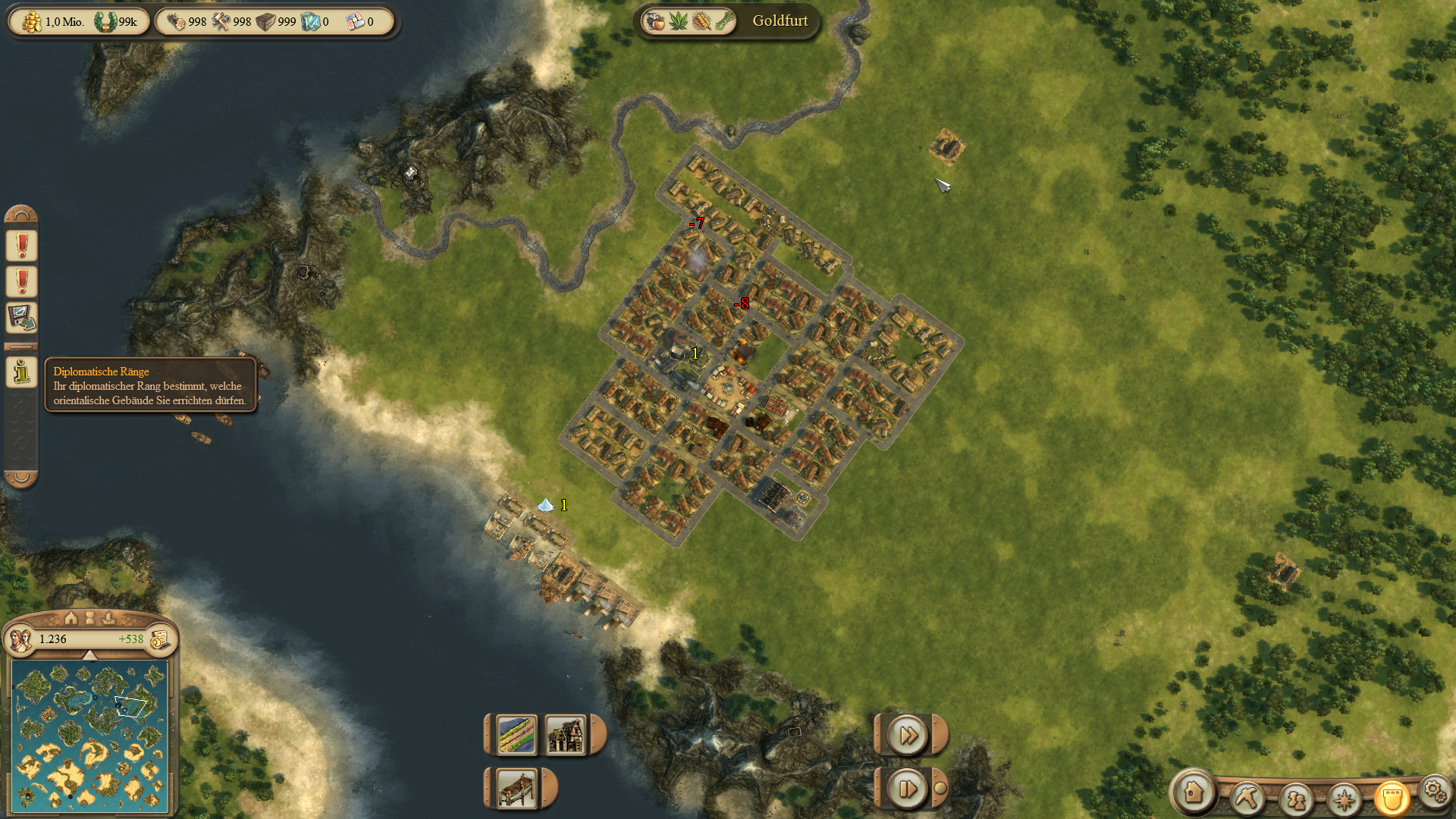Speed up the game with fast forward
This screenshot has height=819, width=1456.
pyautogui.click(x=908, y=735)
